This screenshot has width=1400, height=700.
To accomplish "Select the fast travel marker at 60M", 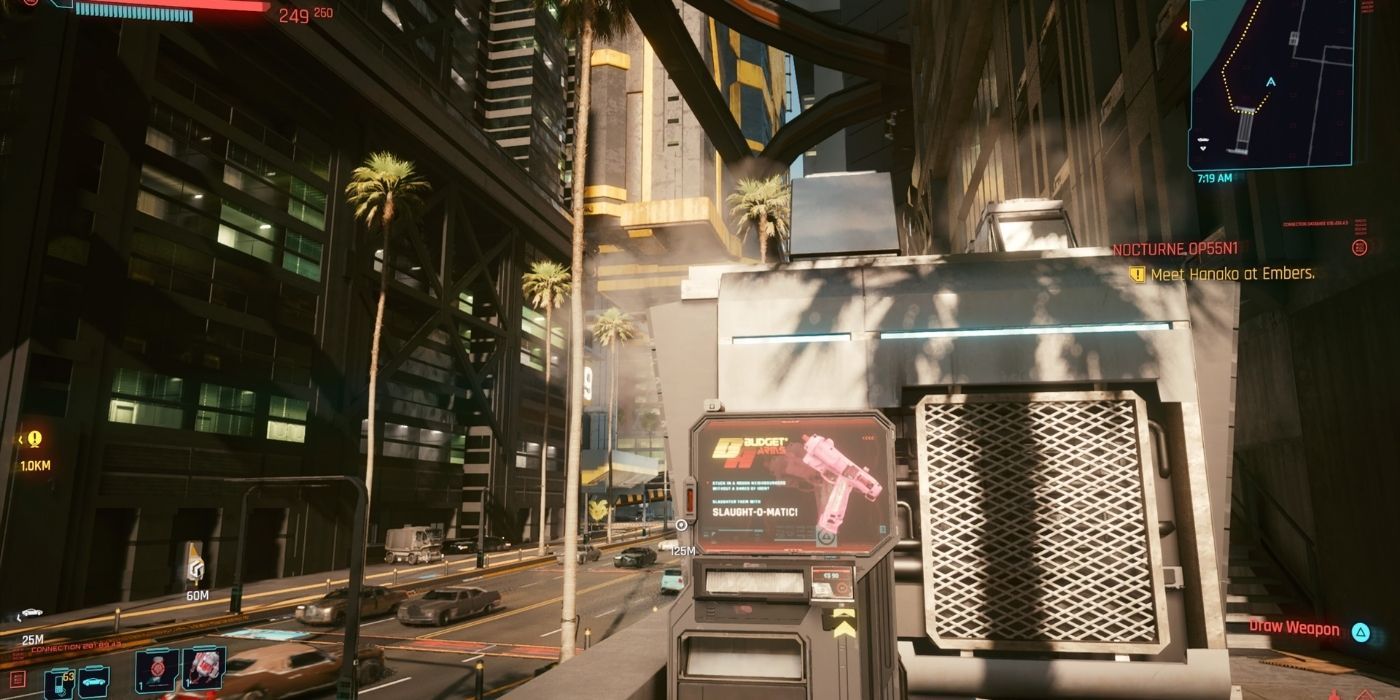I will coord(194,564).
